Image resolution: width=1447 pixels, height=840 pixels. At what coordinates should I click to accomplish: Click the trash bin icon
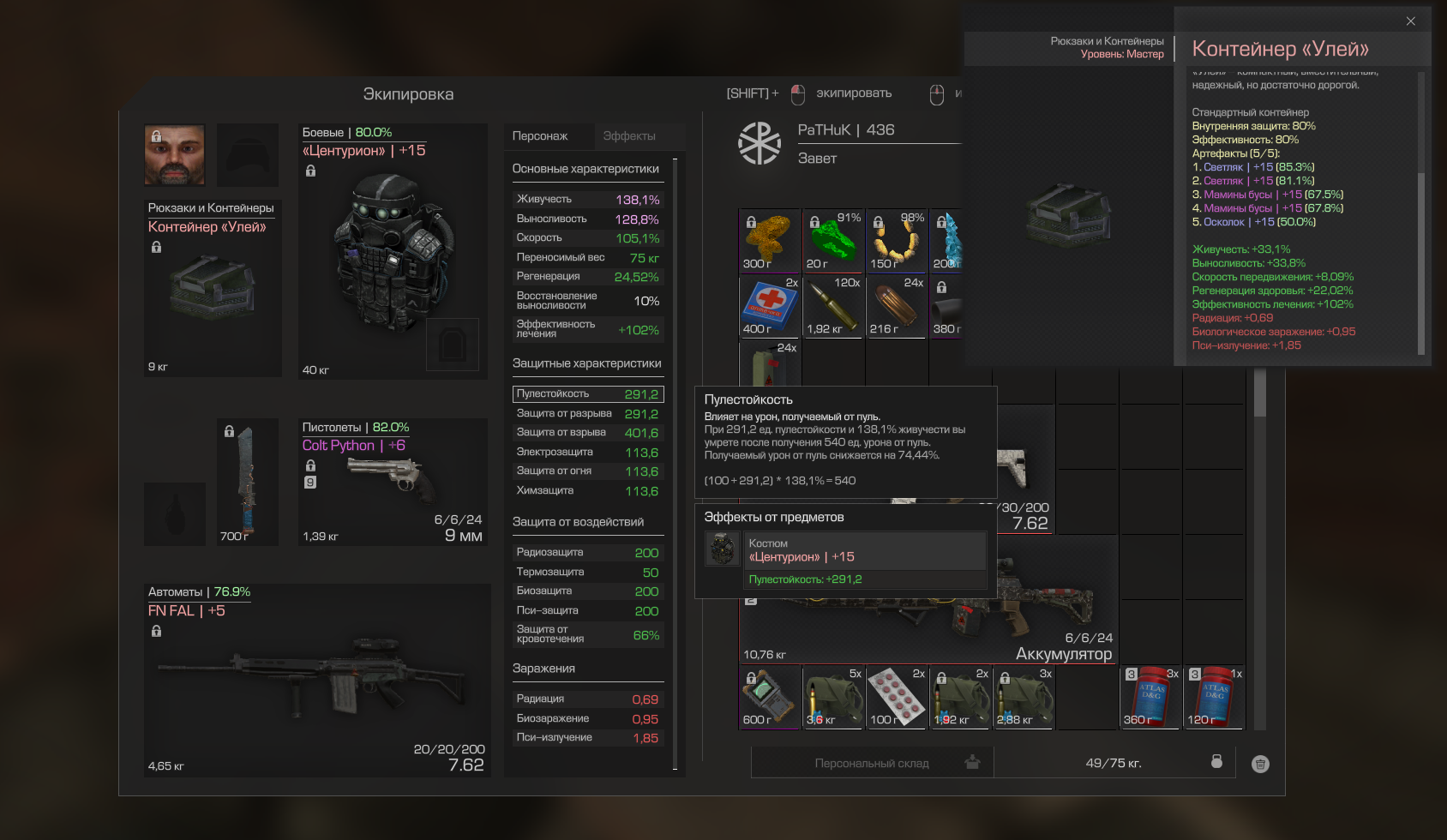pos(1259,764)
